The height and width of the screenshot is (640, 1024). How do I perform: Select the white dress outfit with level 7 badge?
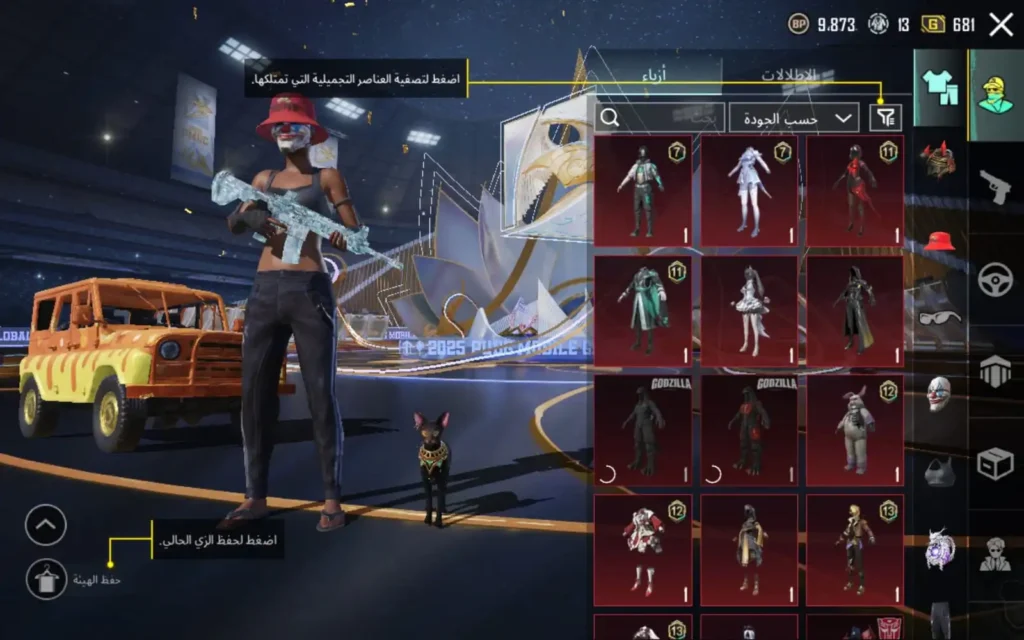tap(749, 191)
